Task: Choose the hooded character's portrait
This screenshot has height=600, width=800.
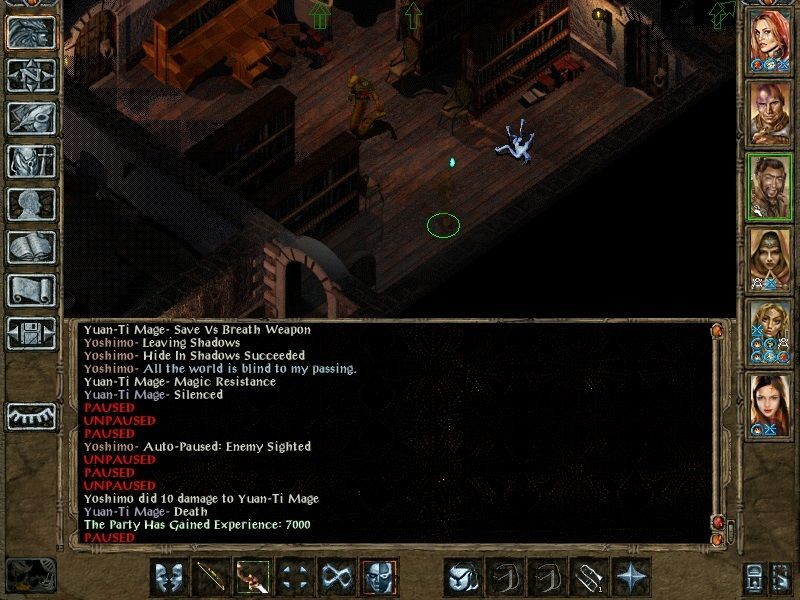Action: click(770, 257)
